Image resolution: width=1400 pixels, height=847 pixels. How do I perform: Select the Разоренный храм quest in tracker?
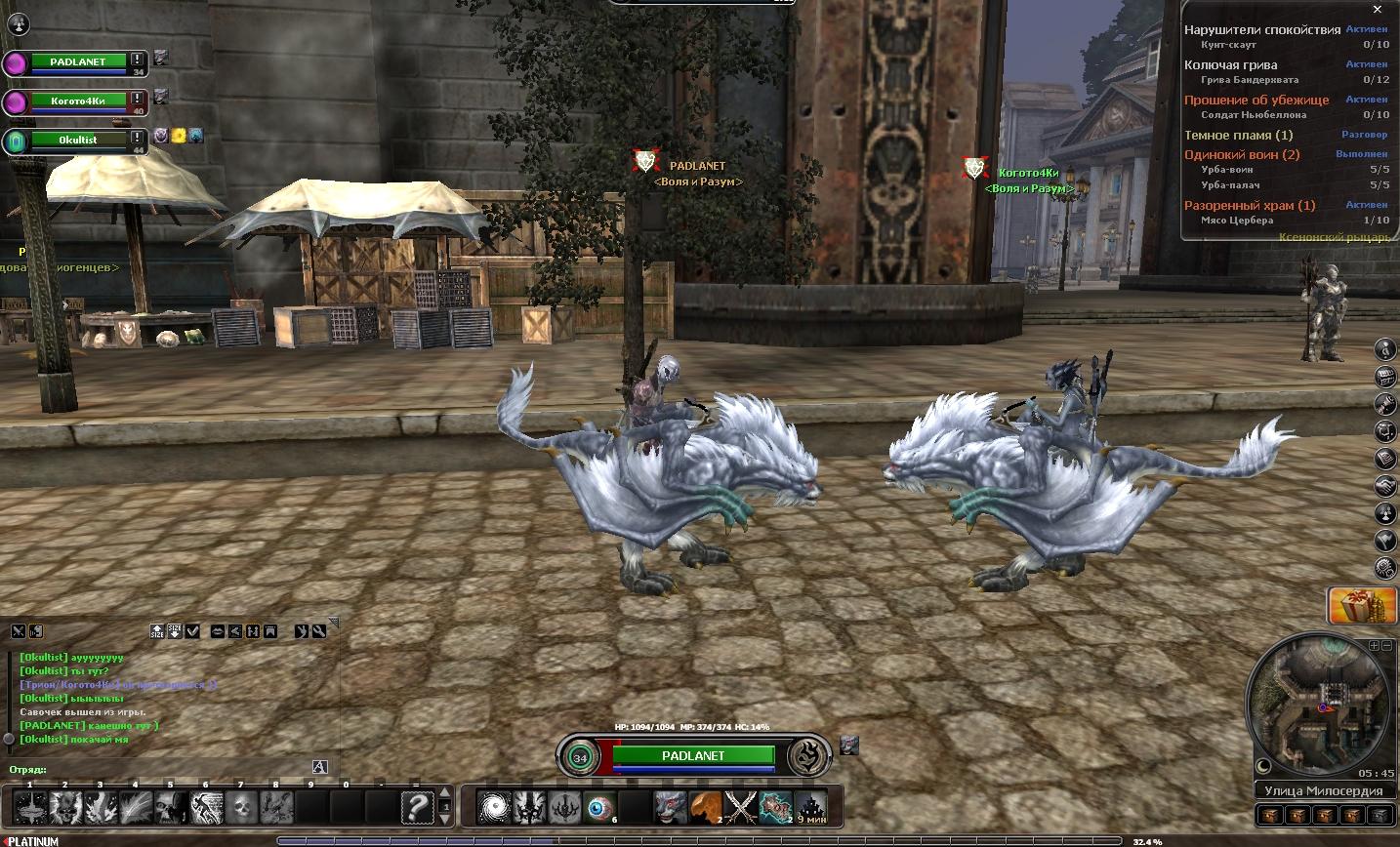coord(1250,206)
